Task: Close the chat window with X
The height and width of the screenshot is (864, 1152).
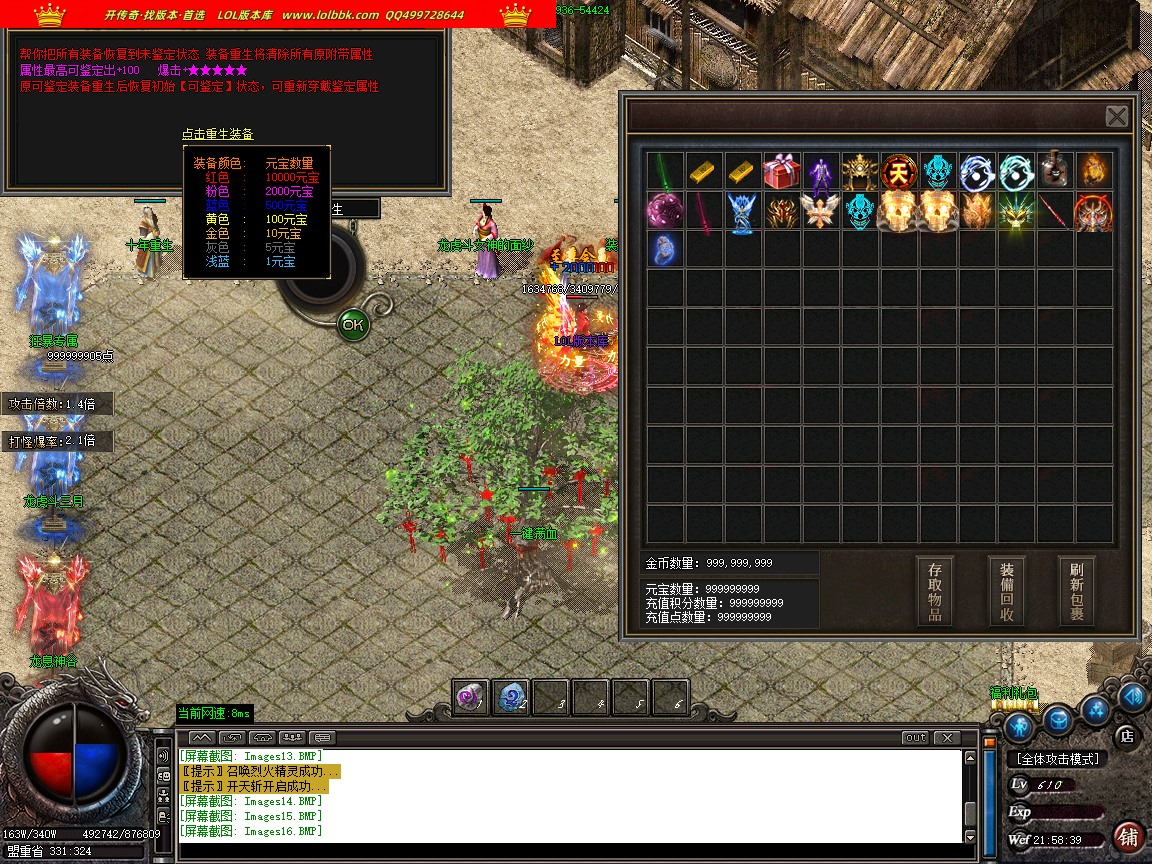Action: (947, 738)
